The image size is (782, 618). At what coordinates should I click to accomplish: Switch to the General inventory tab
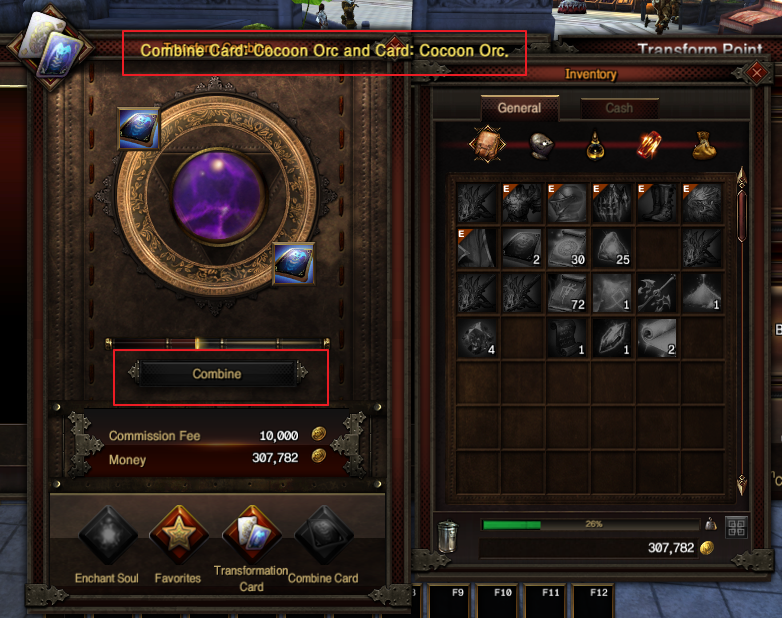[519, 108]
